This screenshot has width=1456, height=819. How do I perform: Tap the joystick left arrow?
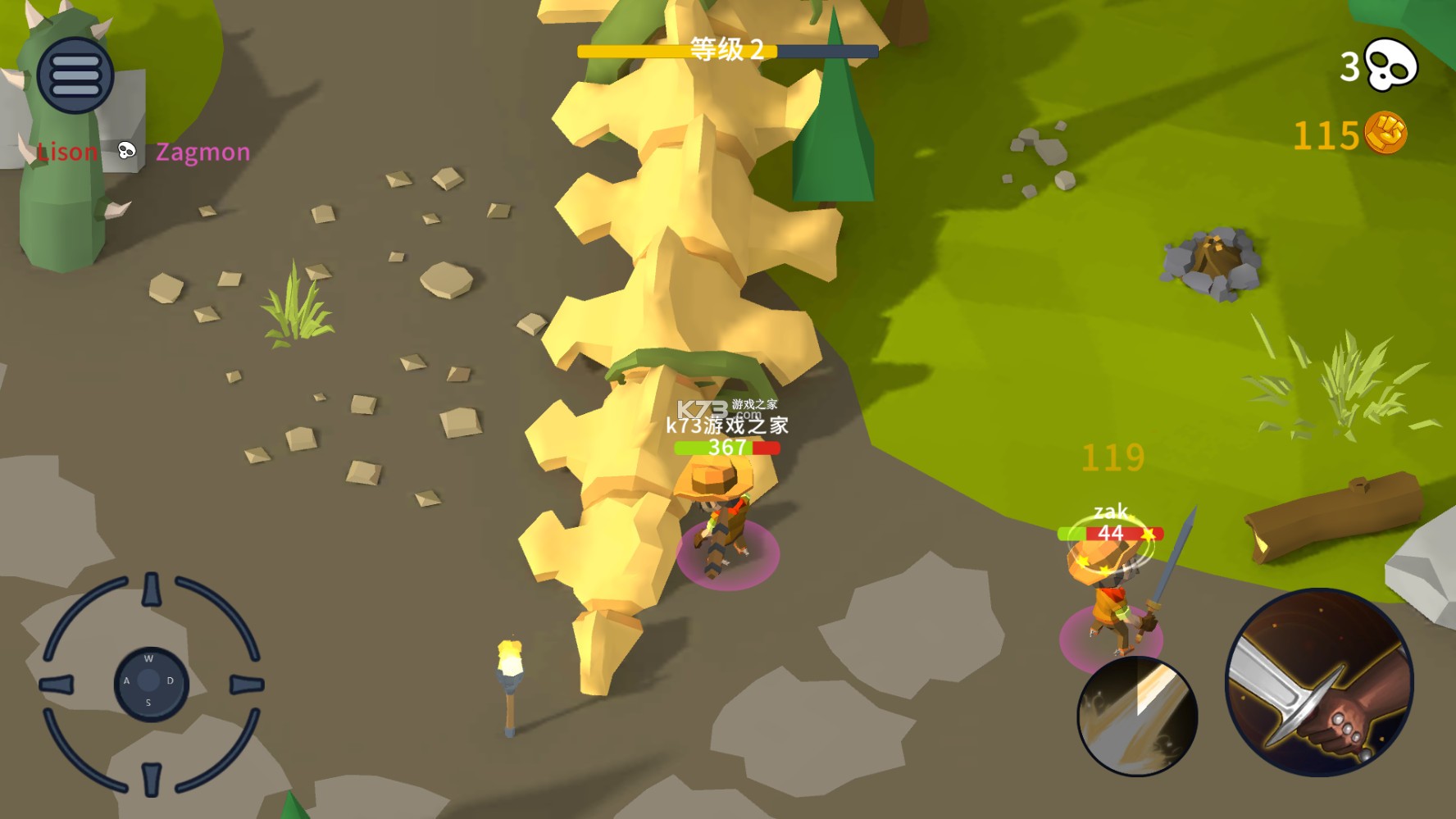click(57, 685)
